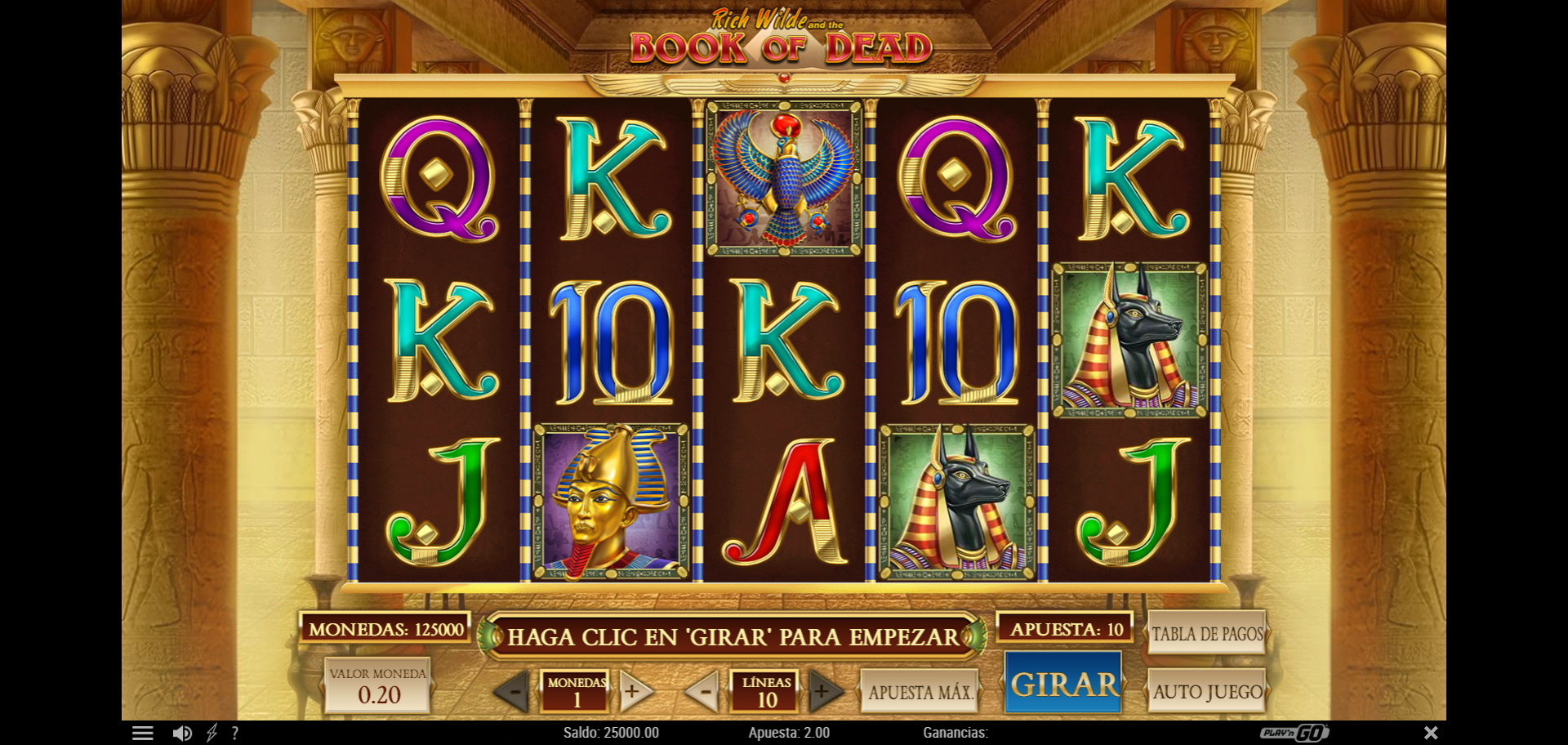Close the game with the X
1568x745 pixels.
click(x=1431, y=733)
